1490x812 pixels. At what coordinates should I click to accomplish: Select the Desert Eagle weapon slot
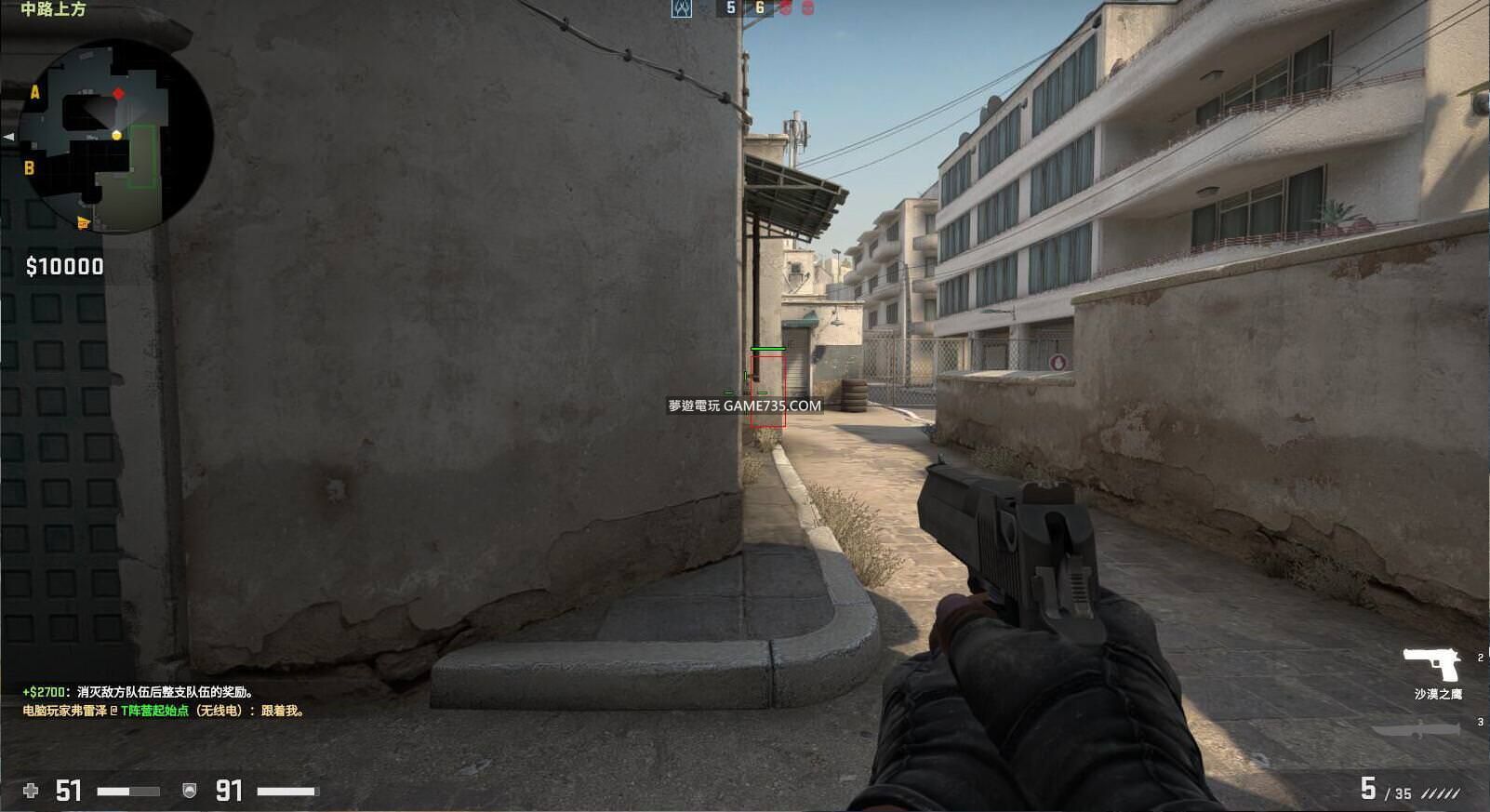pyautogui.click(x=1433, y=664)
